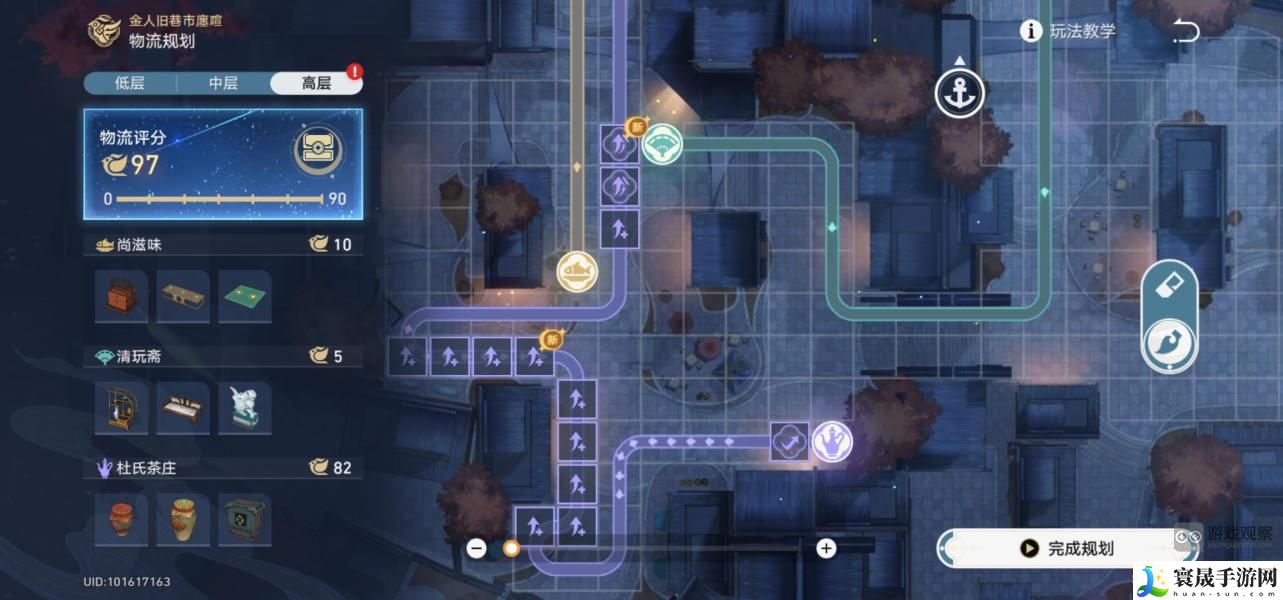Click the 完成规划 button

(x=1067, y=548)
